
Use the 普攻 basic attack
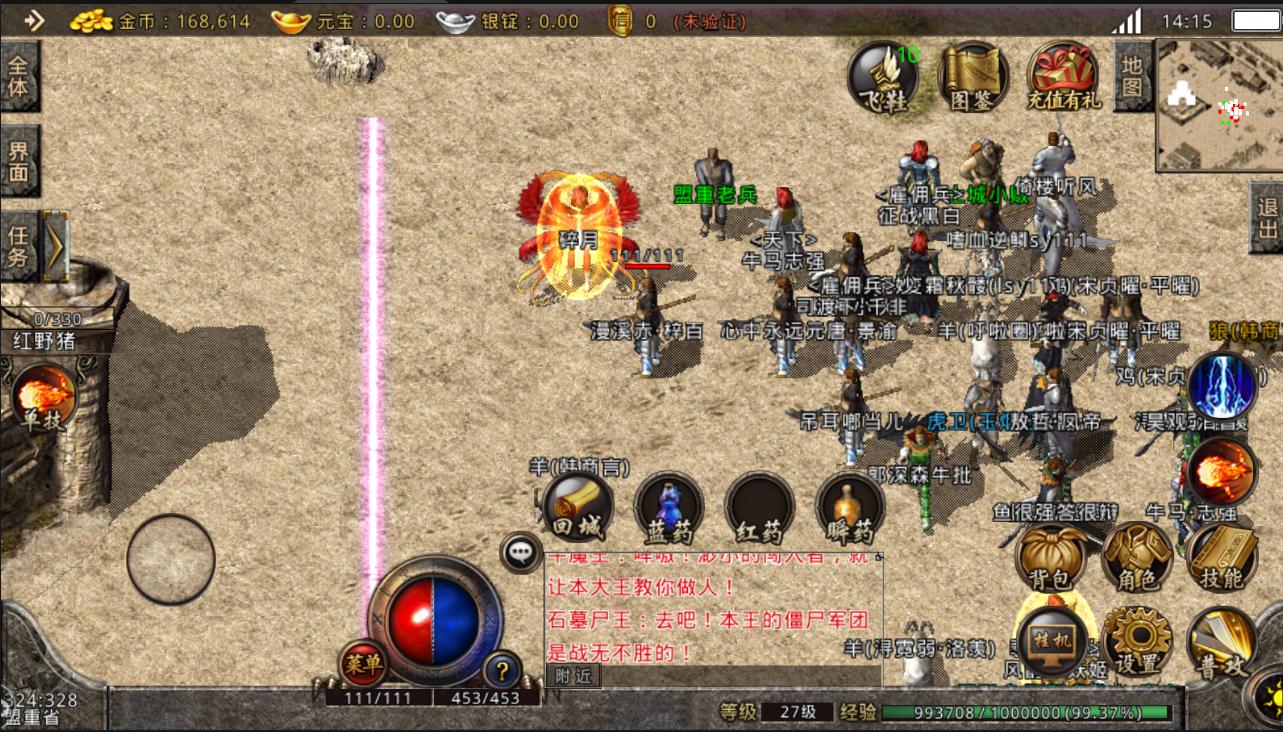1220,642
